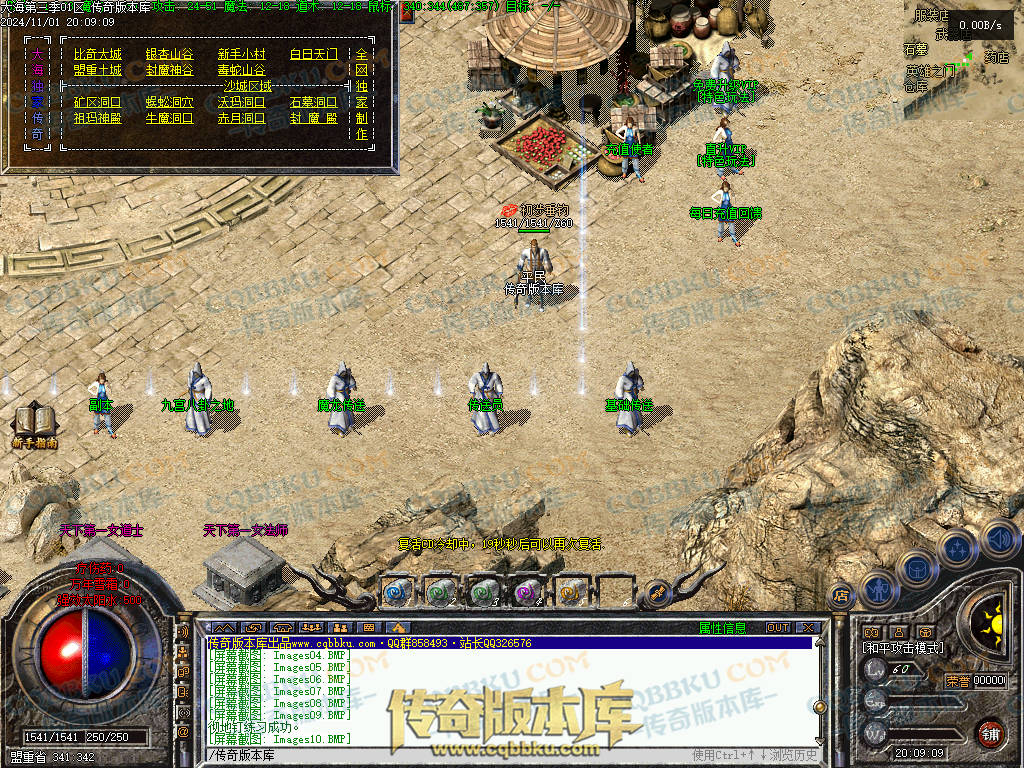
Task: Use the blue scroll in the first hotbar slot
Action: point(397,591)
